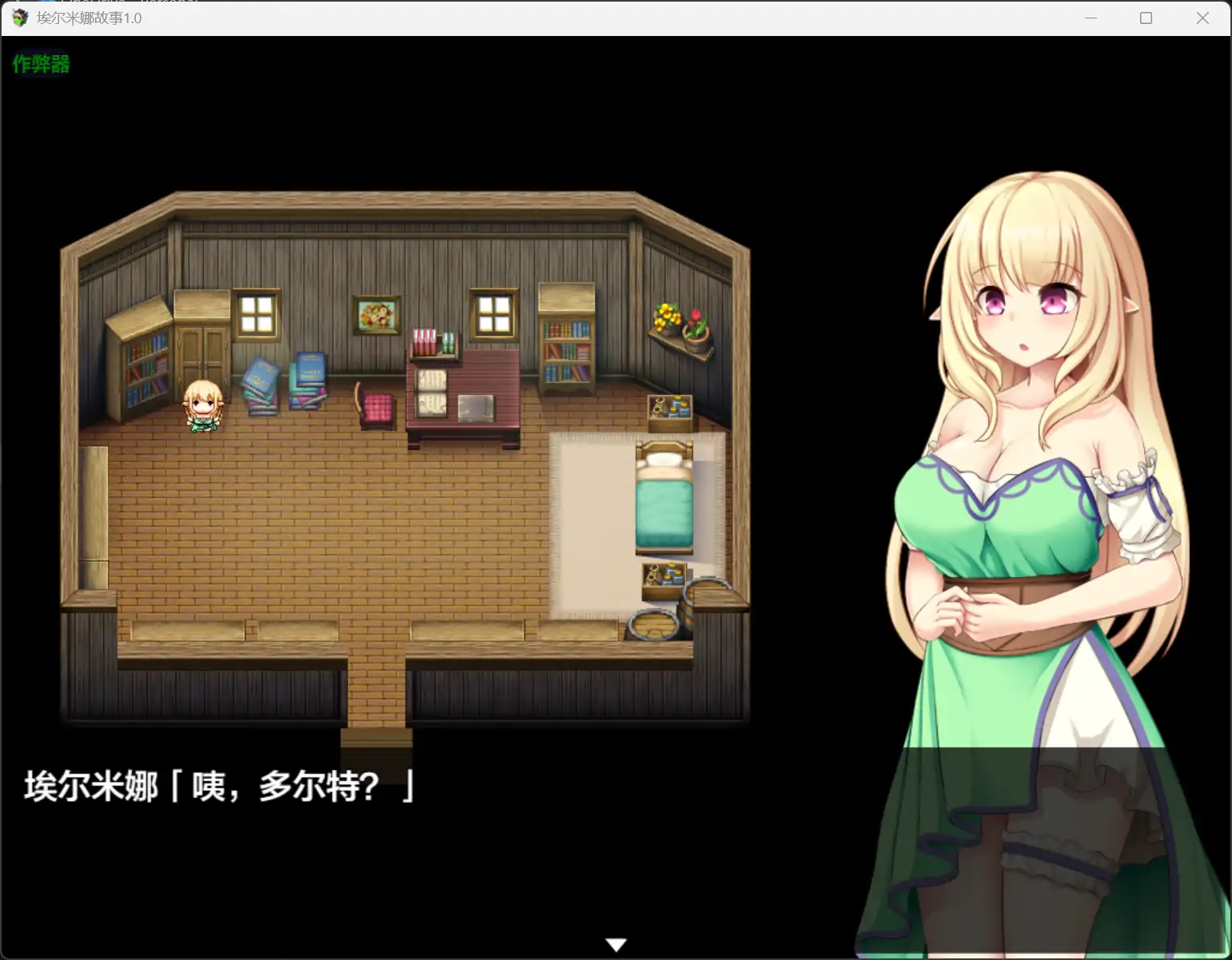Viewport: 1232px width, 960px height.
Task: Select the red cushioned chair by the desk
Action: [376, 406]
